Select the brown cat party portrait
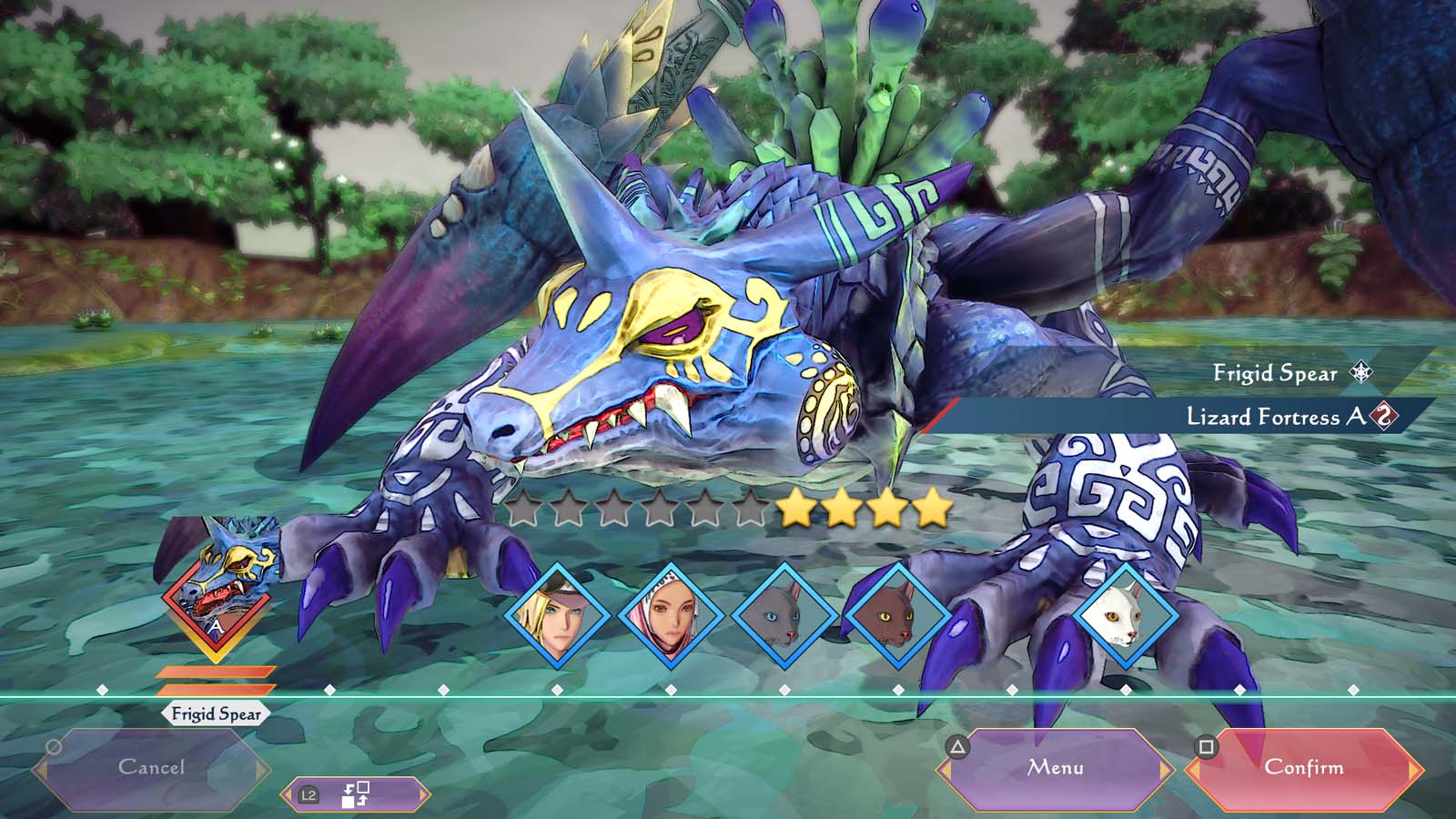 tap(897, 615)
